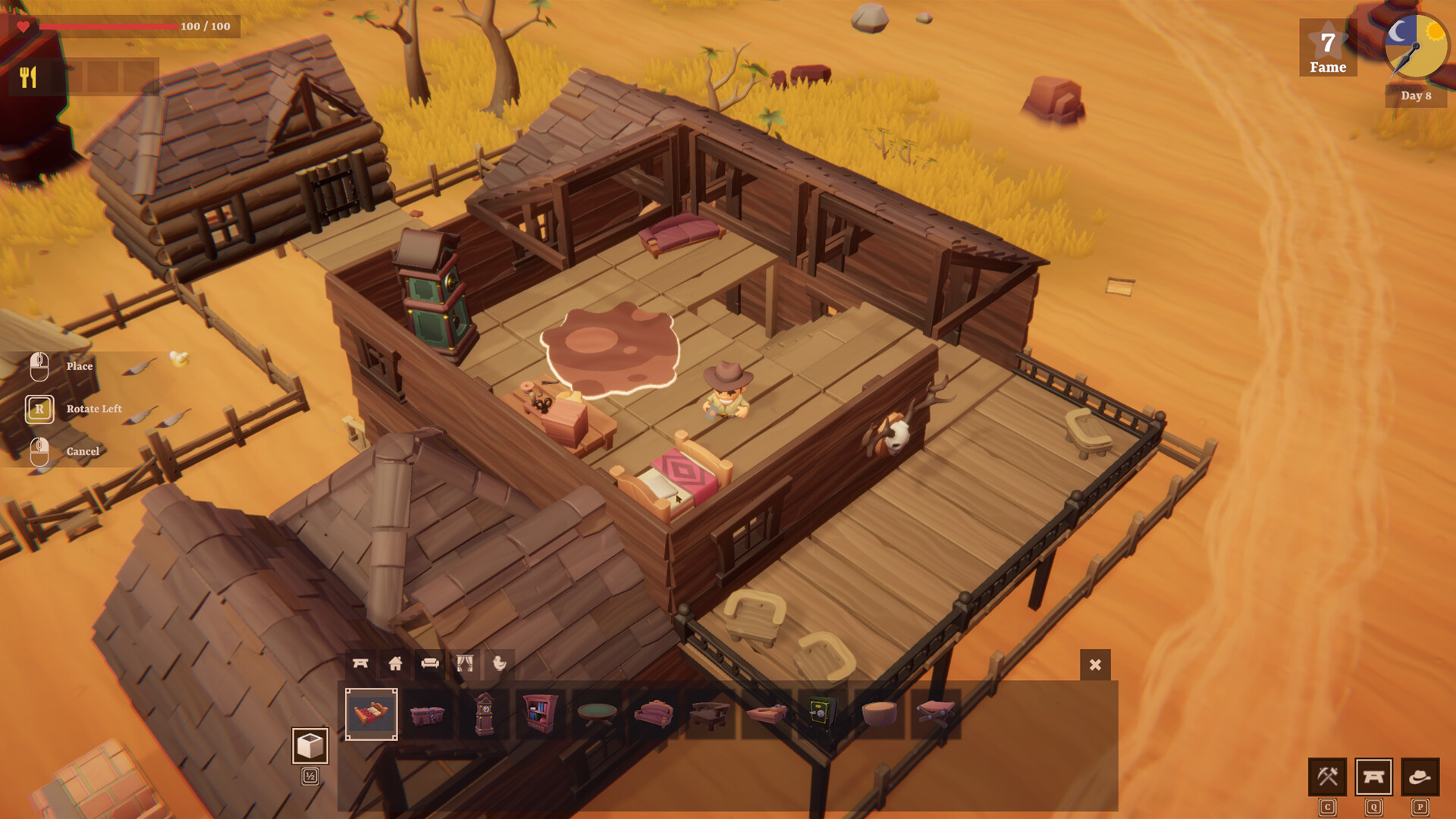Select the table furniture category icon
1456x819 pixels.
[x=360, y=662]
